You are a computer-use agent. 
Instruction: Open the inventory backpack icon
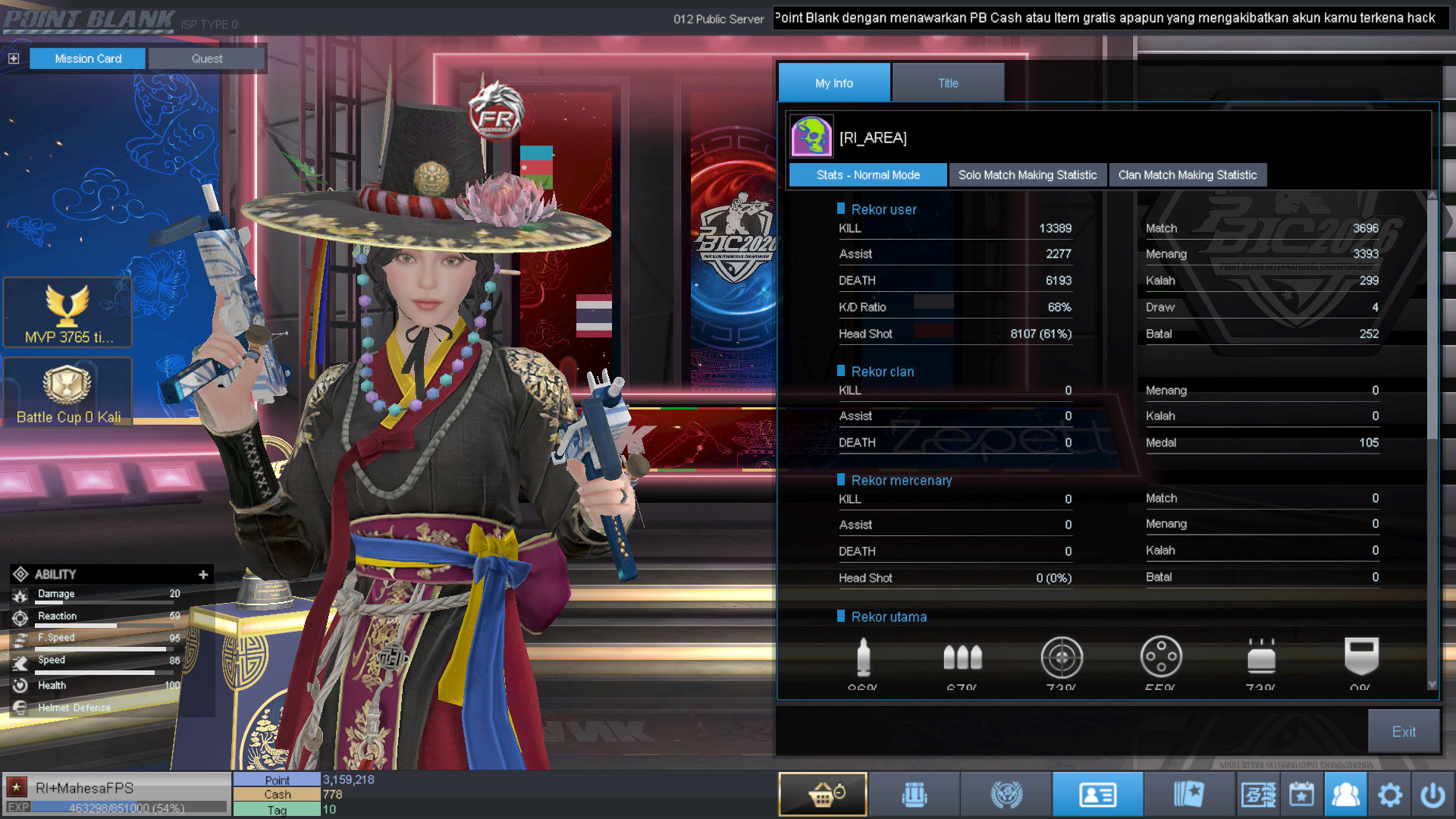coord(914,795)
